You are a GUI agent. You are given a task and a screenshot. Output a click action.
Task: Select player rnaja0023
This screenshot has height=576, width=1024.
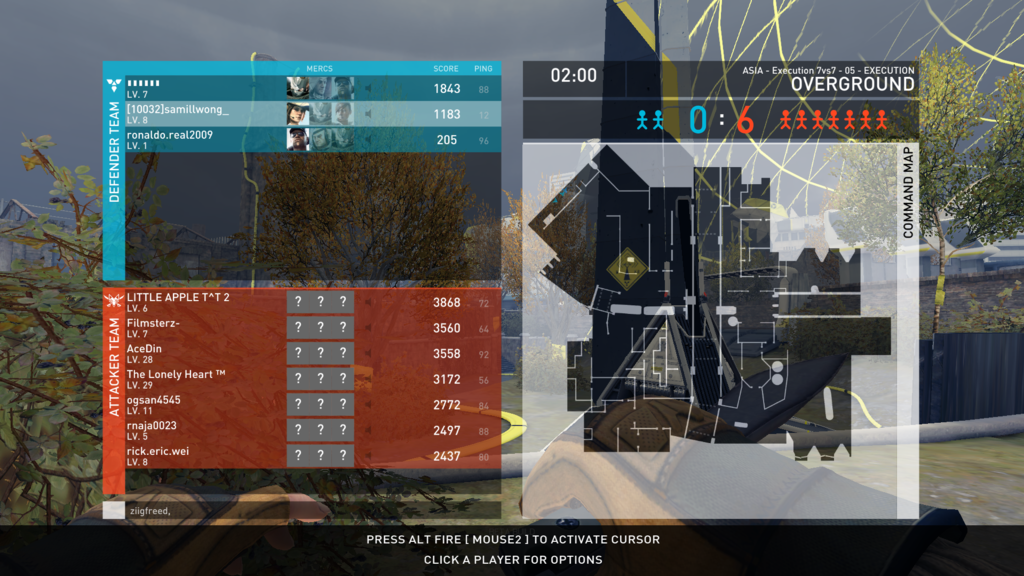[151, 430]
